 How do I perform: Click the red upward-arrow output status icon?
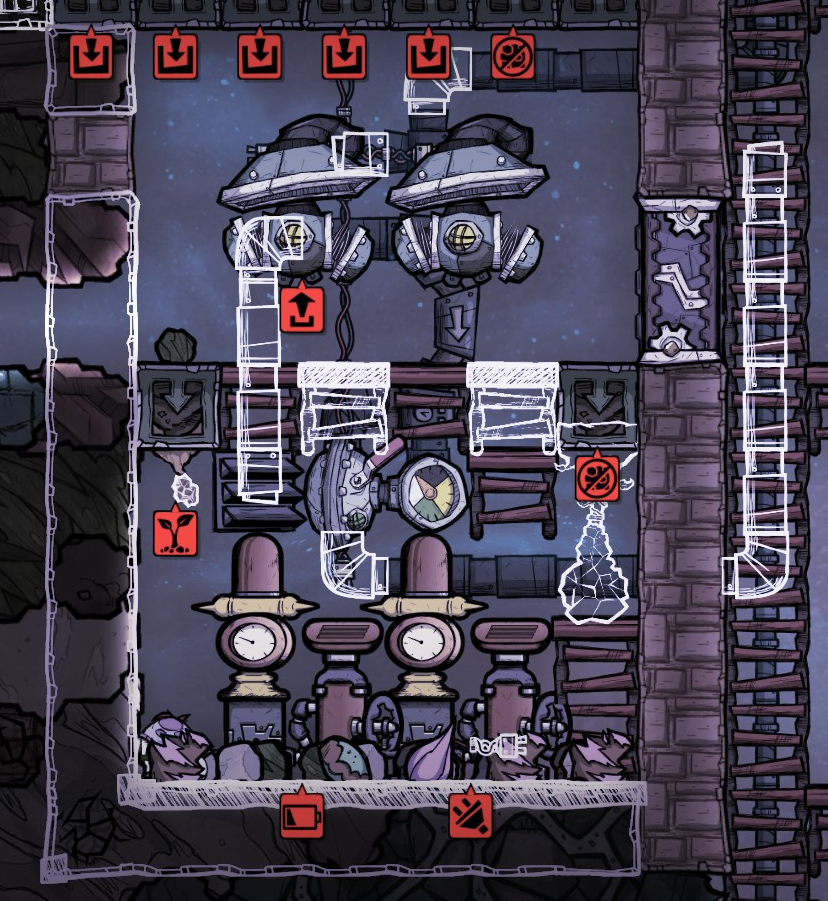click(x=300, y=309)
